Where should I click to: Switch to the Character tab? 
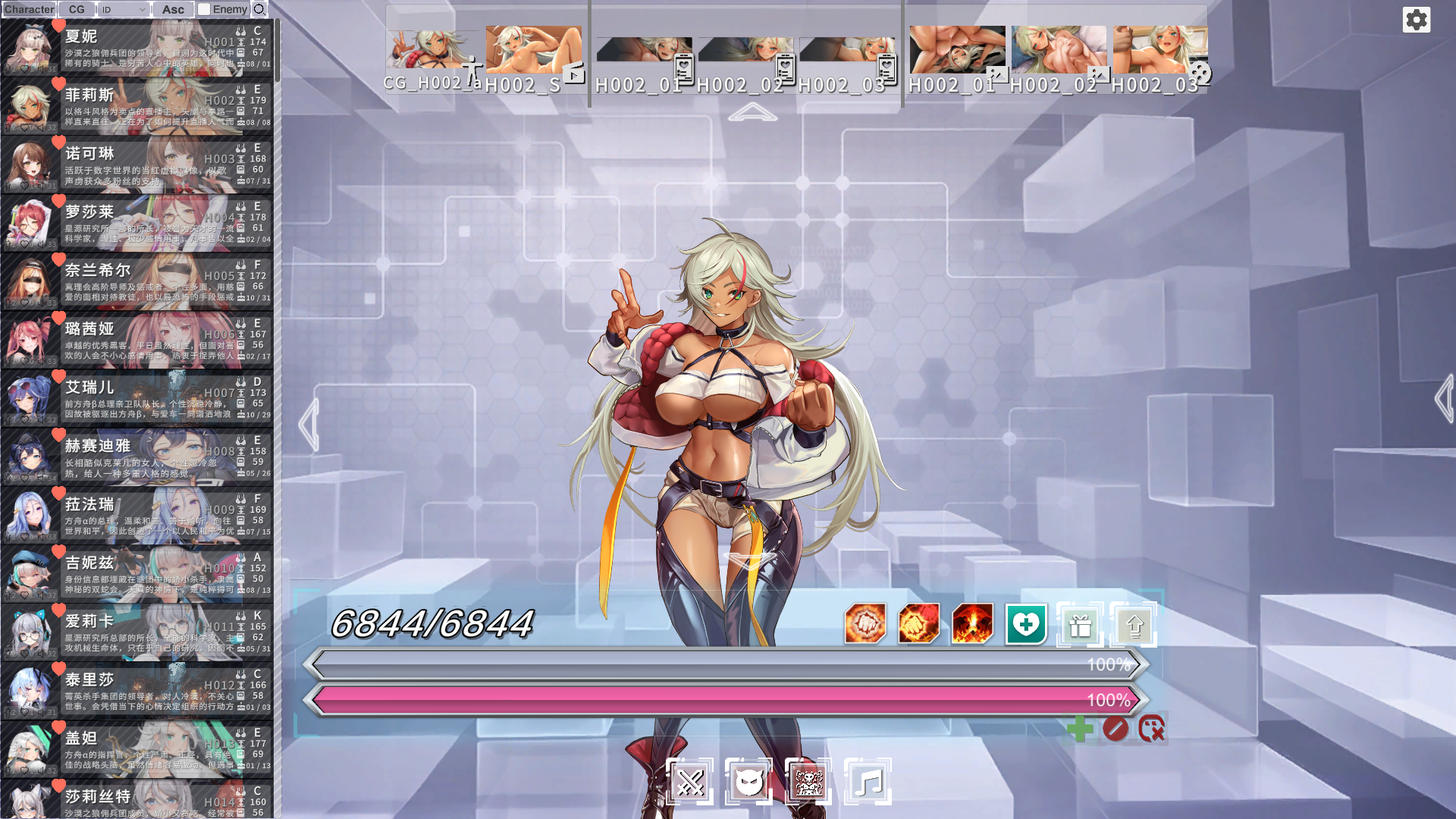click(x=29, y=9)
